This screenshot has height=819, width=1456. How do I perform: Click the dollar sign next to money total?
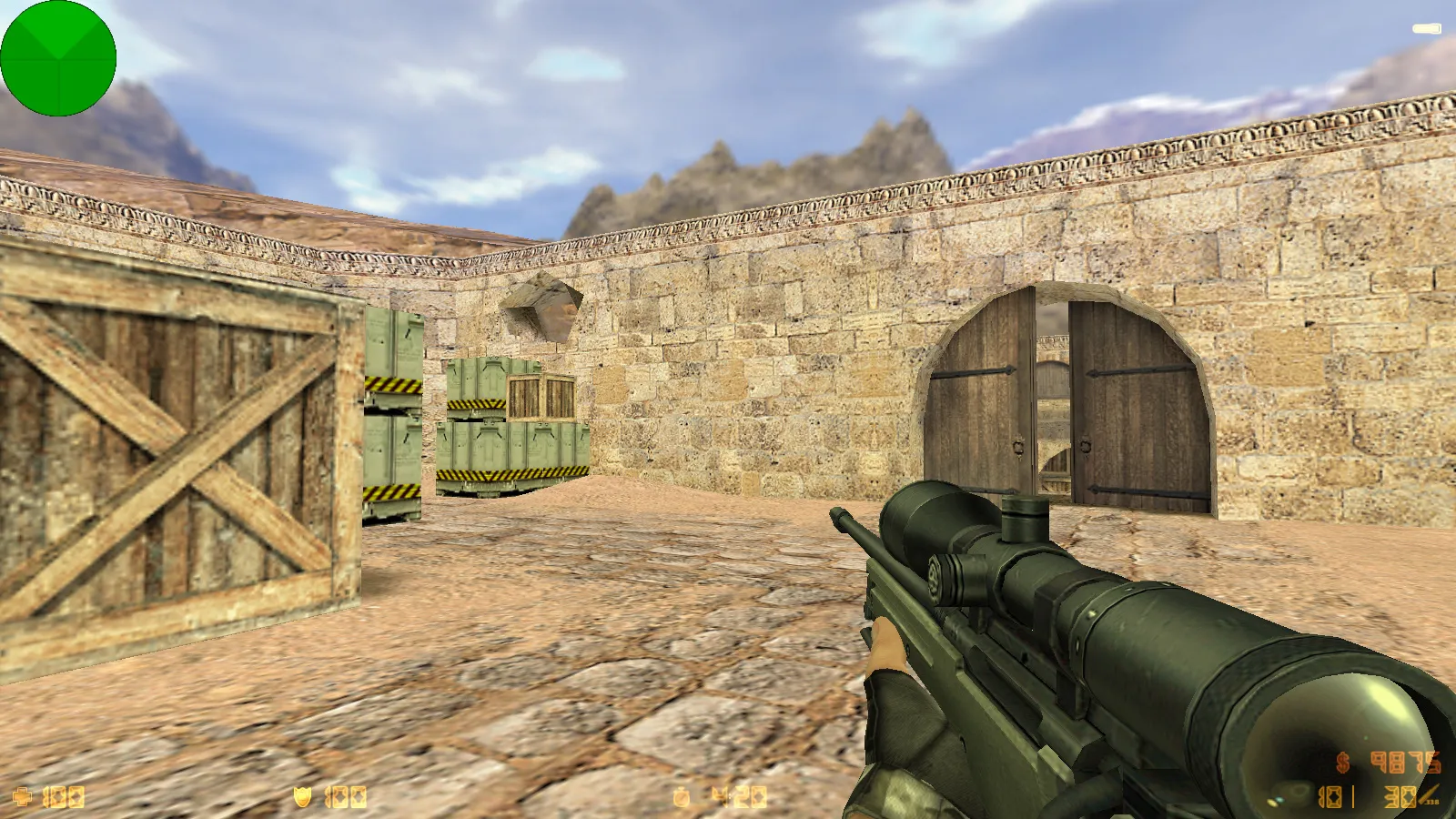point(1342,763)
